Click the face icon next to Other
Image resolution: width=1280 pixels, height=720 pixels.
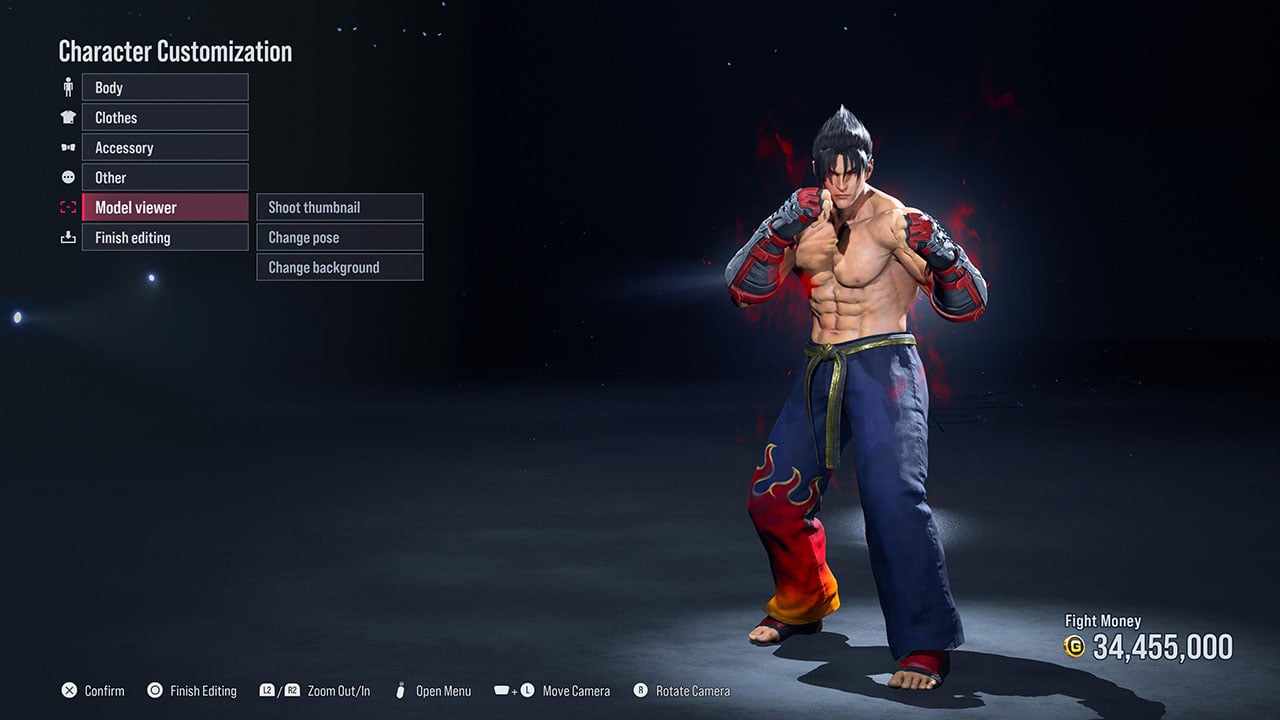tap(68, 177)
